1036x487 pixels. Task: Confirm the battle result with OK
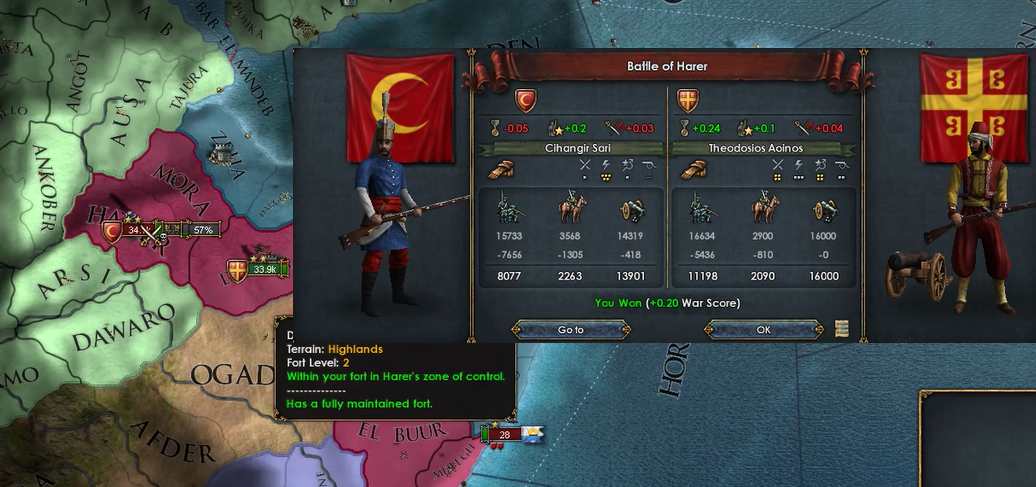click(763, 329)
